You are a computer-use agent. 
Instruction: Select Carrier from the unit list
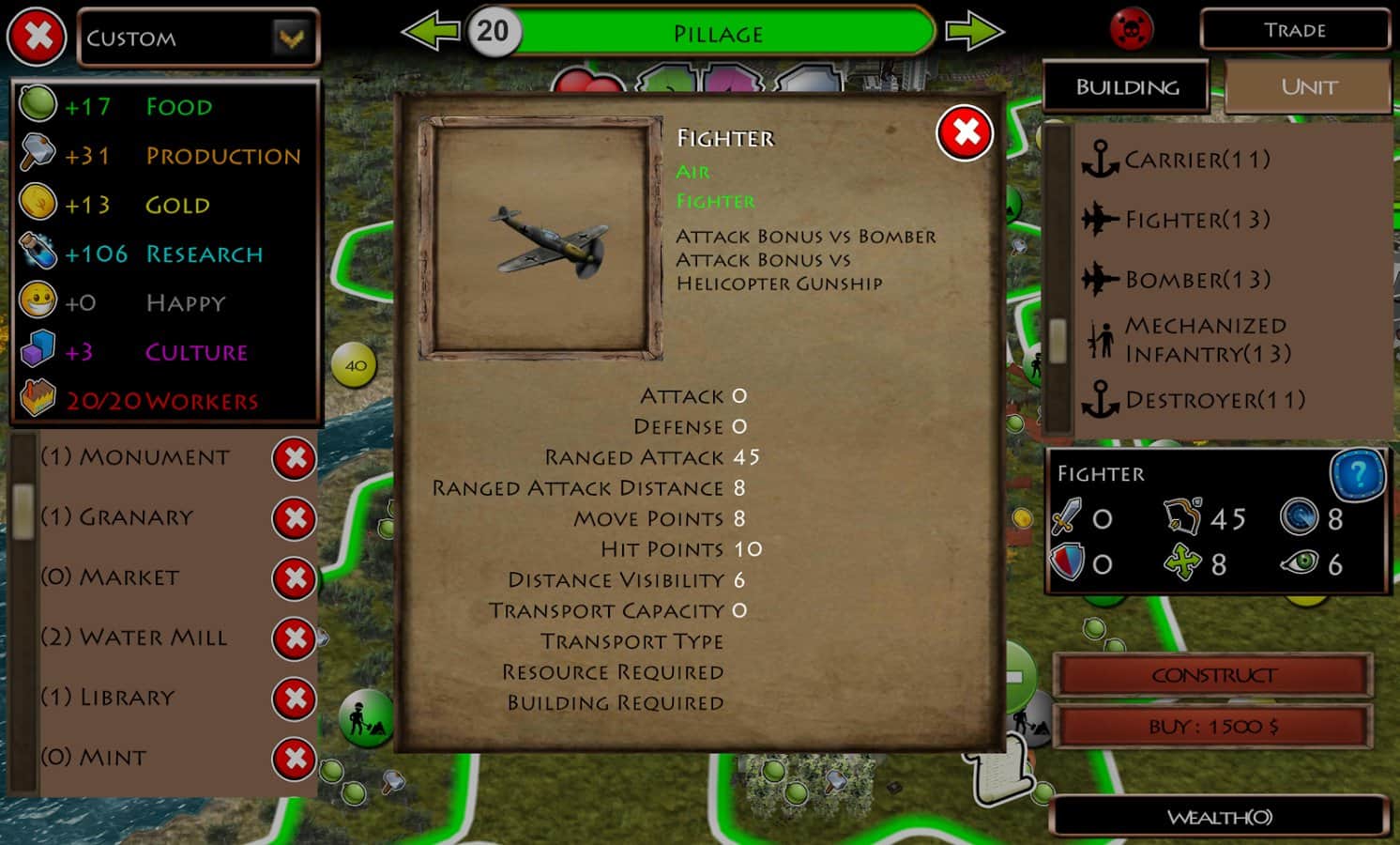point(1196,160)
